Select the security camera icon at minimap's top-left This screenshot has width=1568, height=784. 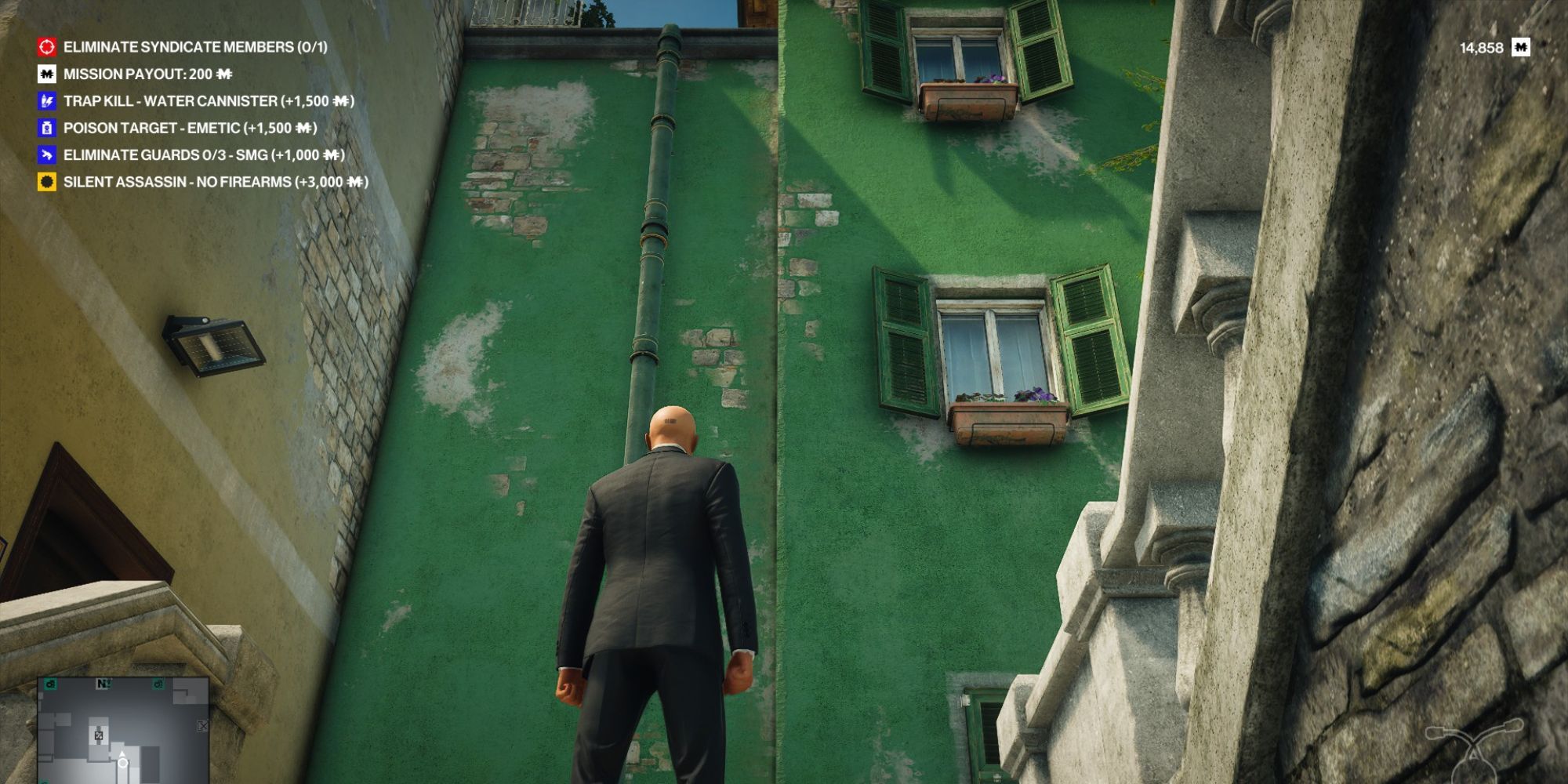(50, 685)
